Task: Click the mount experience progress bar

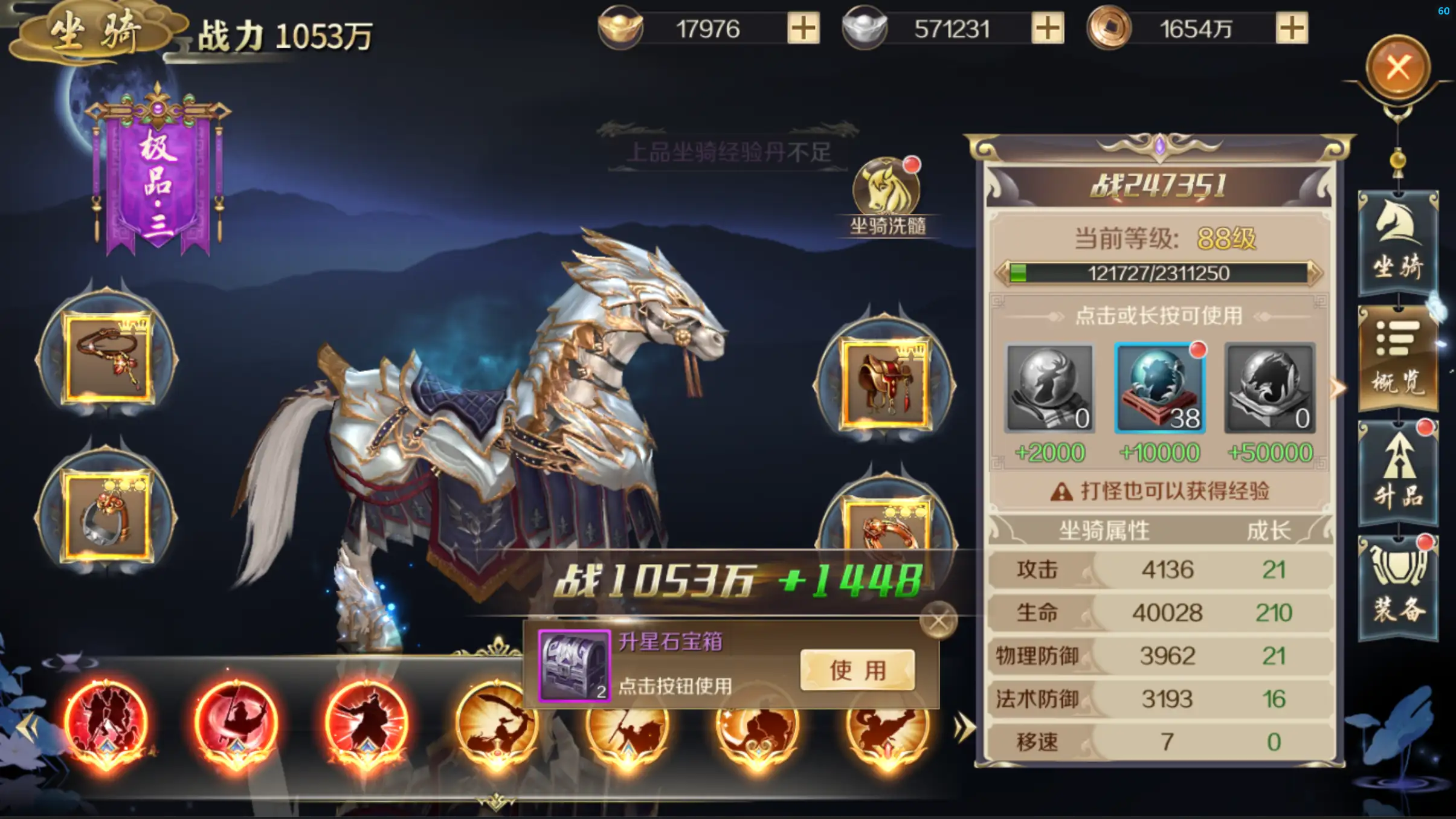Action: (x=1160, y=273)
